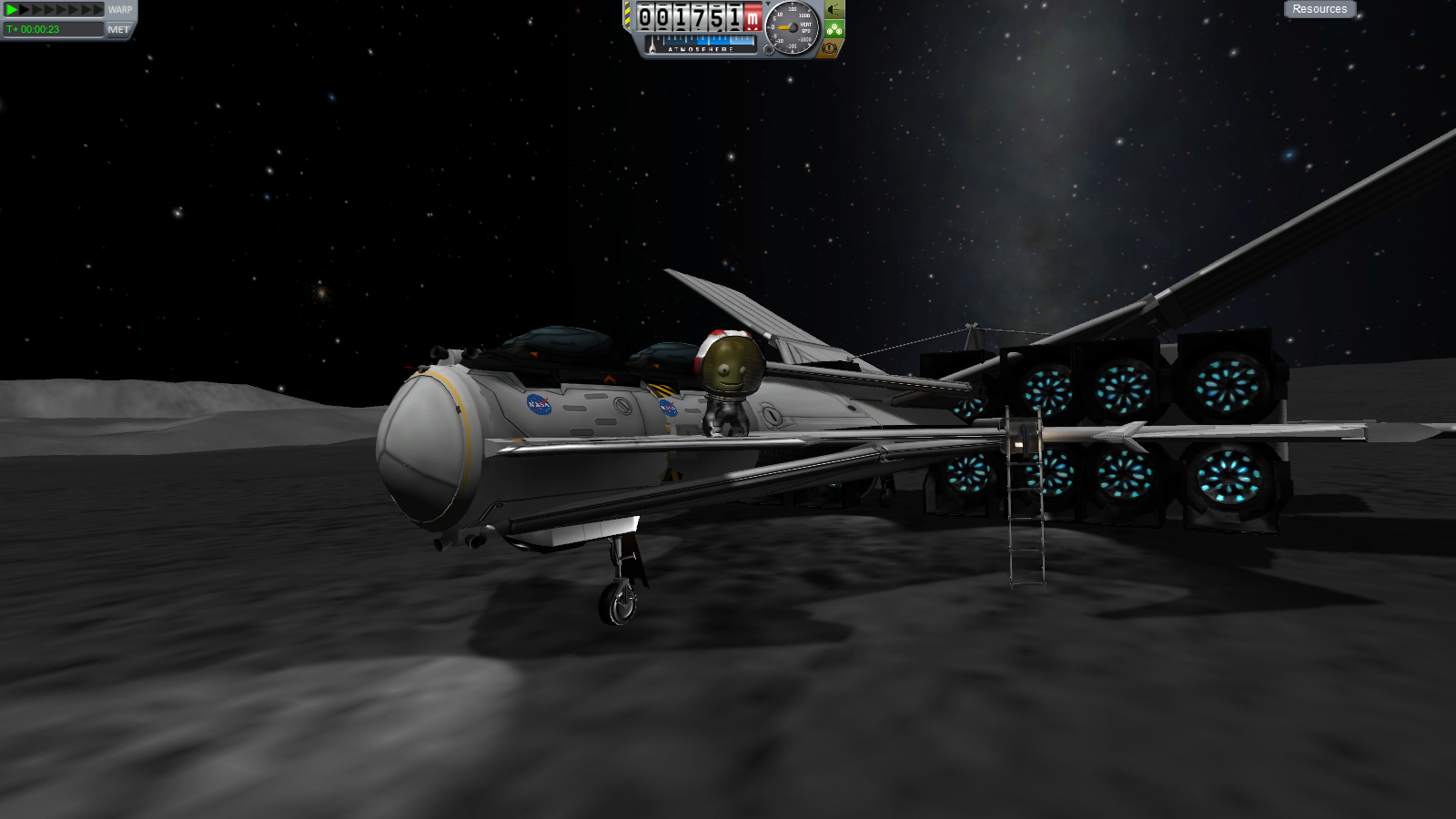This screenshot has width=1456, height=819.
Task: Toggle the MET mission clock mode
Action: click(118, 29)
